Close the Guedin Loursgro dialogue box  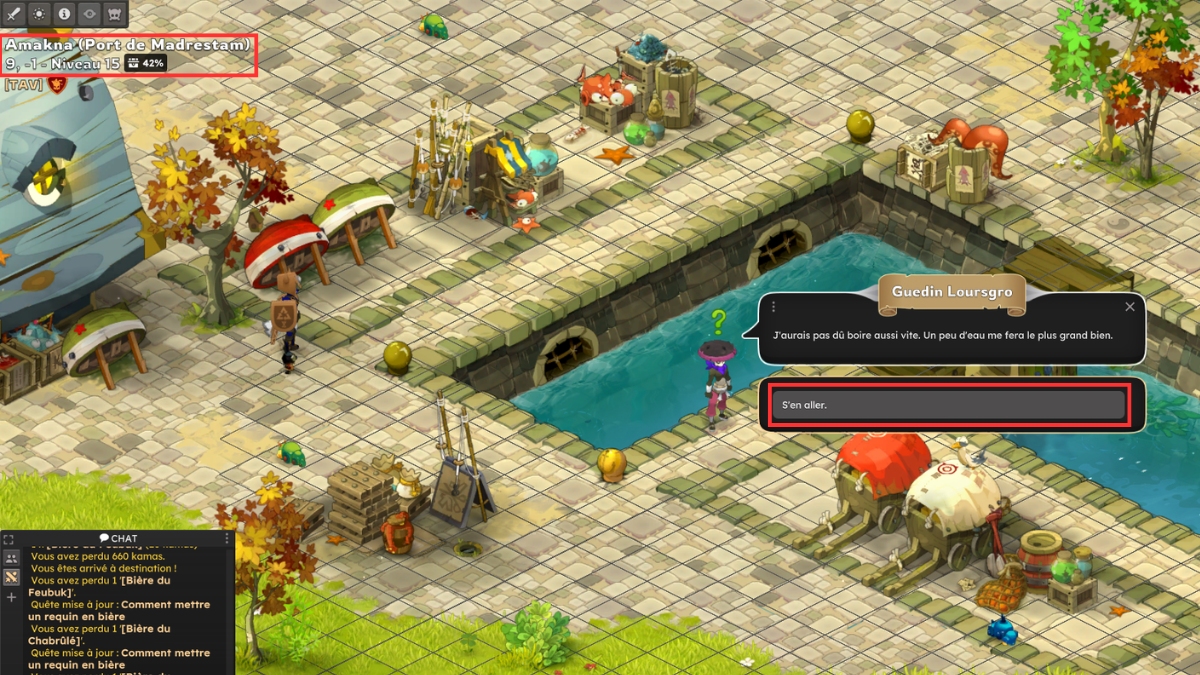(x=1130, y=307)
